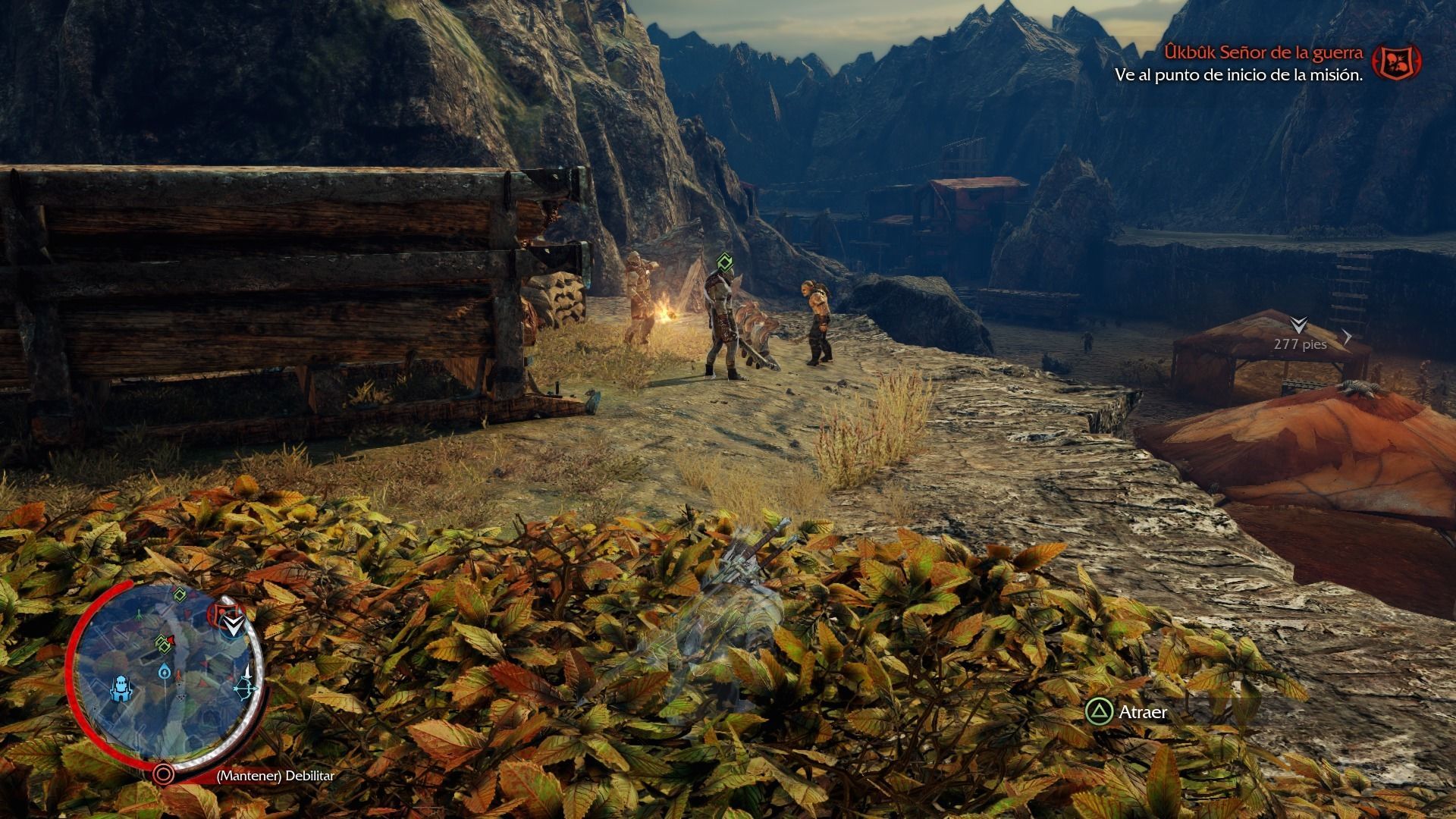Click the blue teardrop marker on the minimap
Viewport: 1456px width, 819px height.
tap(165, 671)
